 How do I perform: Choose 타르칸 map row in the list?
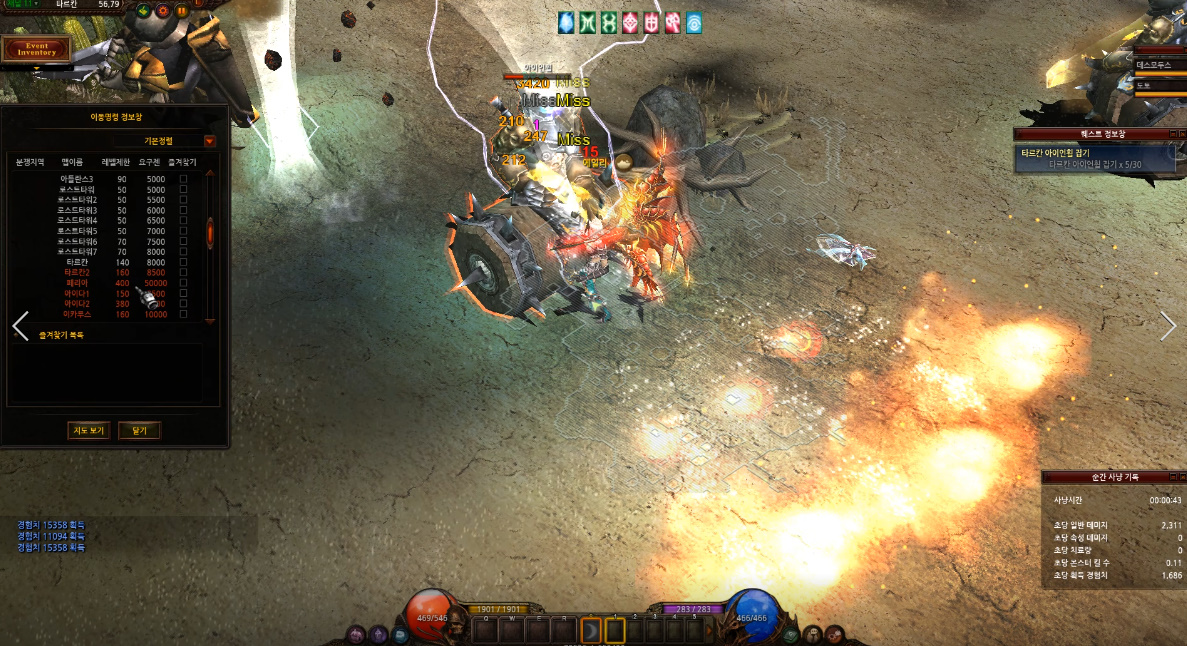[76, 261]
